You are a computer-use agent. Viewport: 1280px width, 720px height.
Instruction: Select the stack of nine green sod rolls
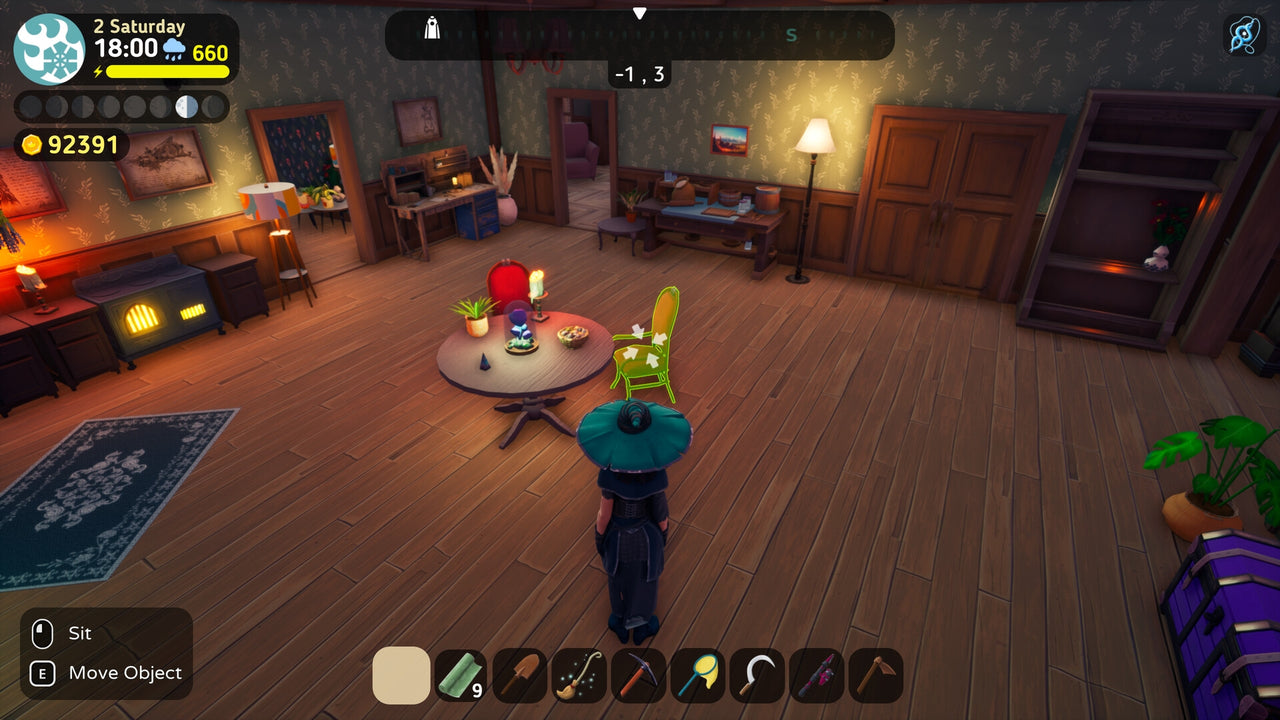pyautogui.click(x=461, y=673)
